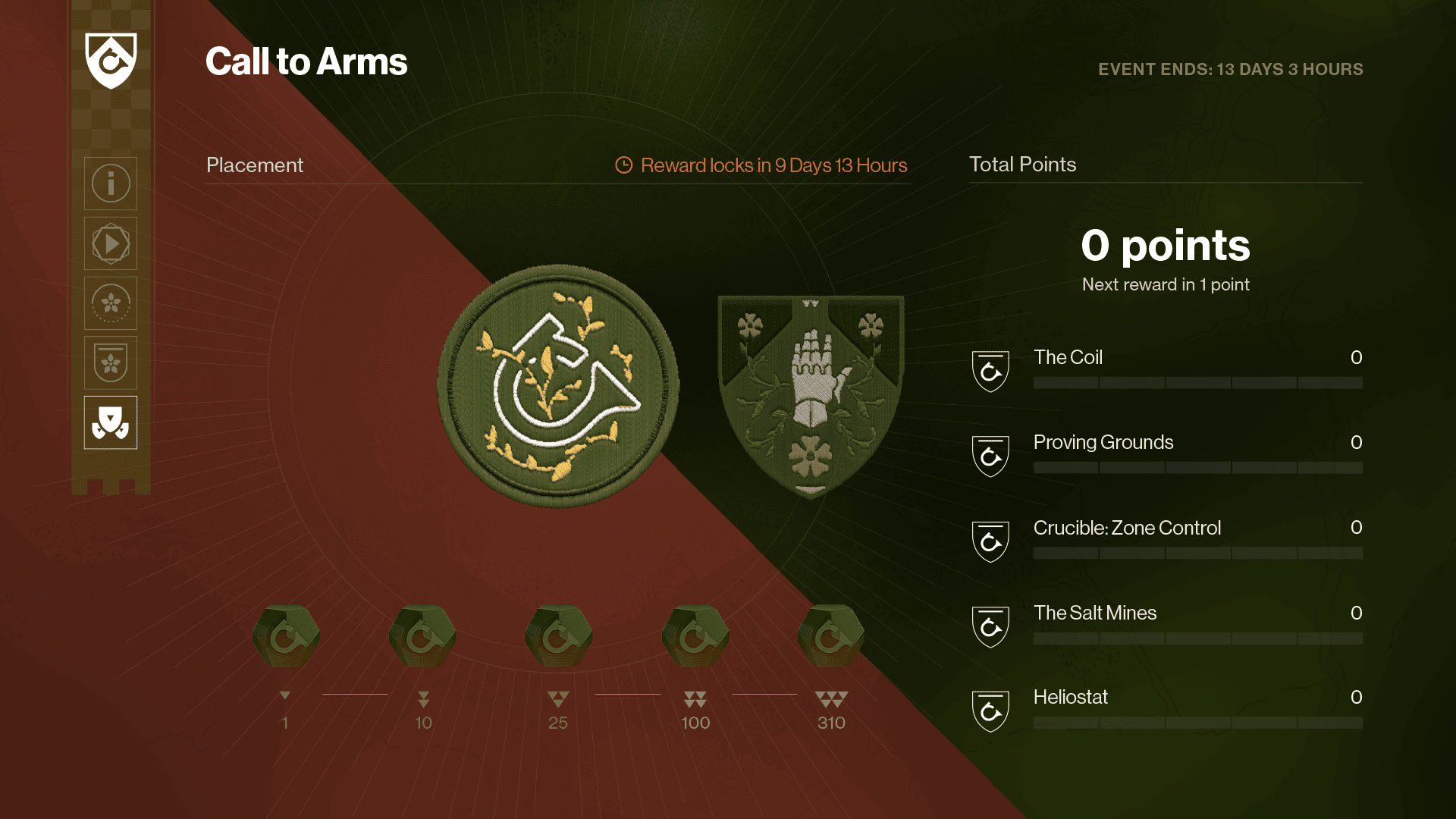Screen dimensions: 1456x819
Task: Switch to the play arrow tab
Action: pos(111,243)
